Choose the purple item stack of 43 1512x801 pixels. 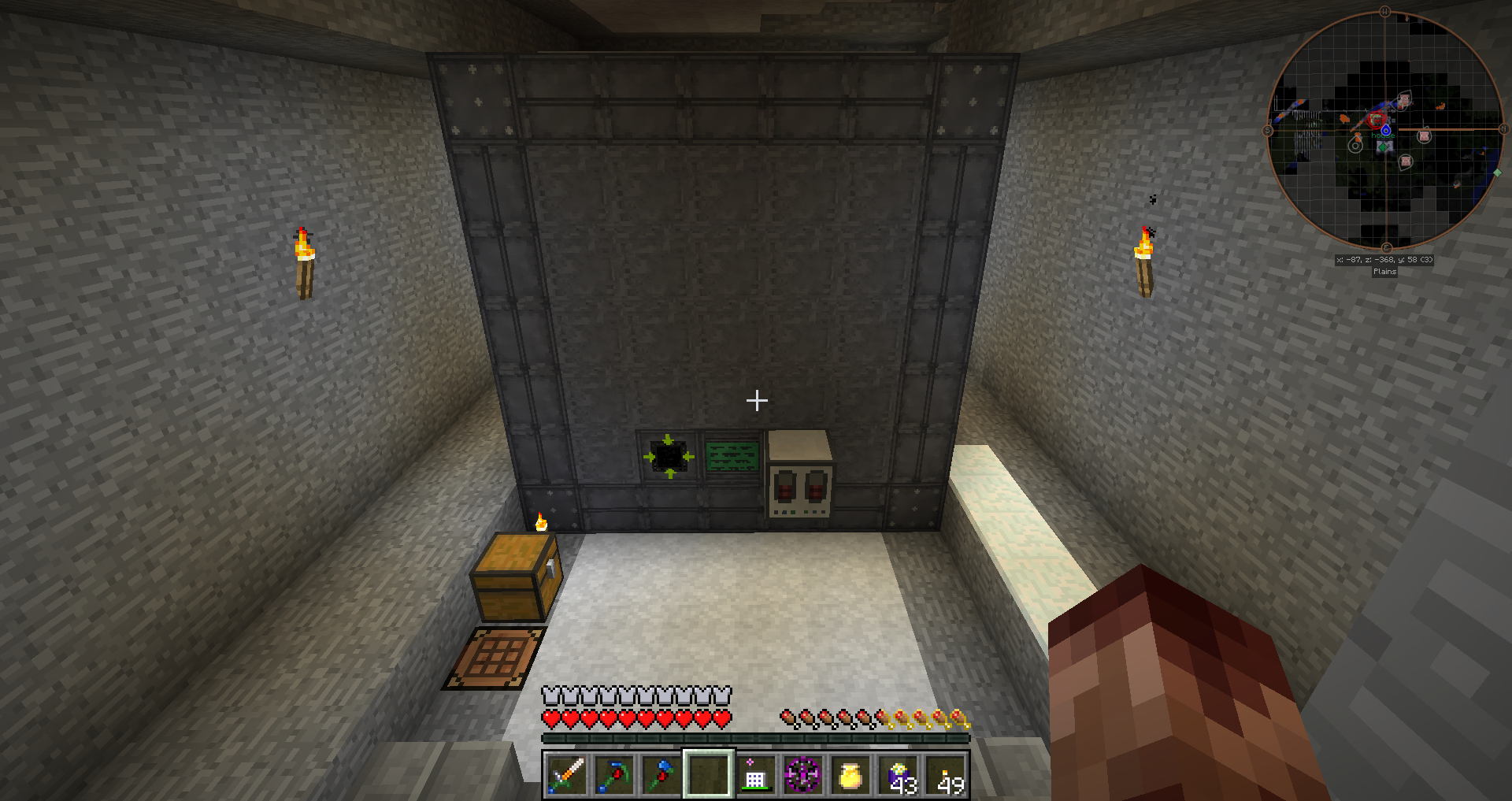point(899,775)
